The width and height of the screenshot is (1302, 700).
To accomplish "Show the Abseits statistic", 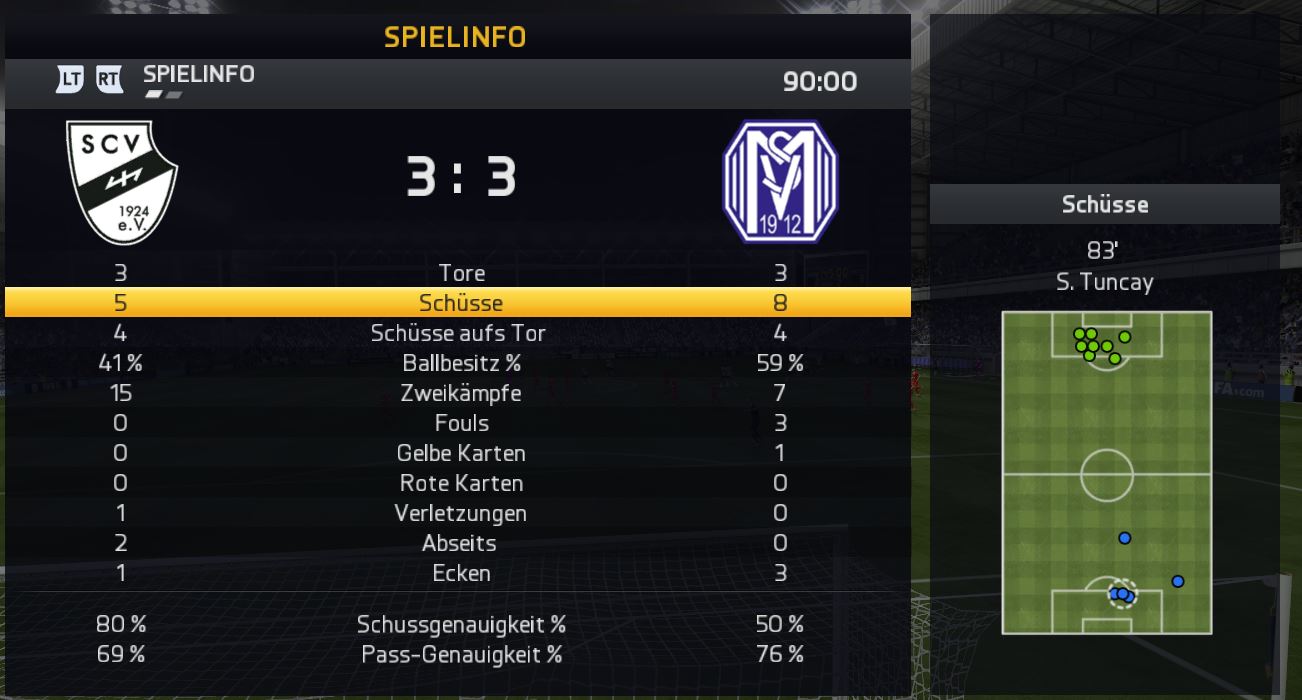I will point(461,543).
